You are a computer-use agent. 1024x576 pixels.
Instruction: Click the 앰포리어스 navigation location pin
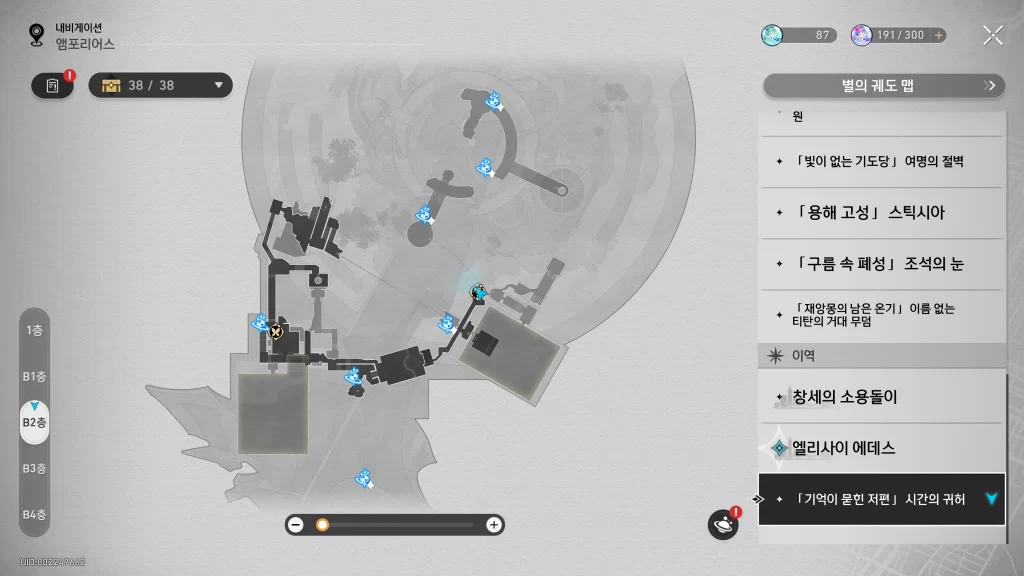click(x=37, y=36)
